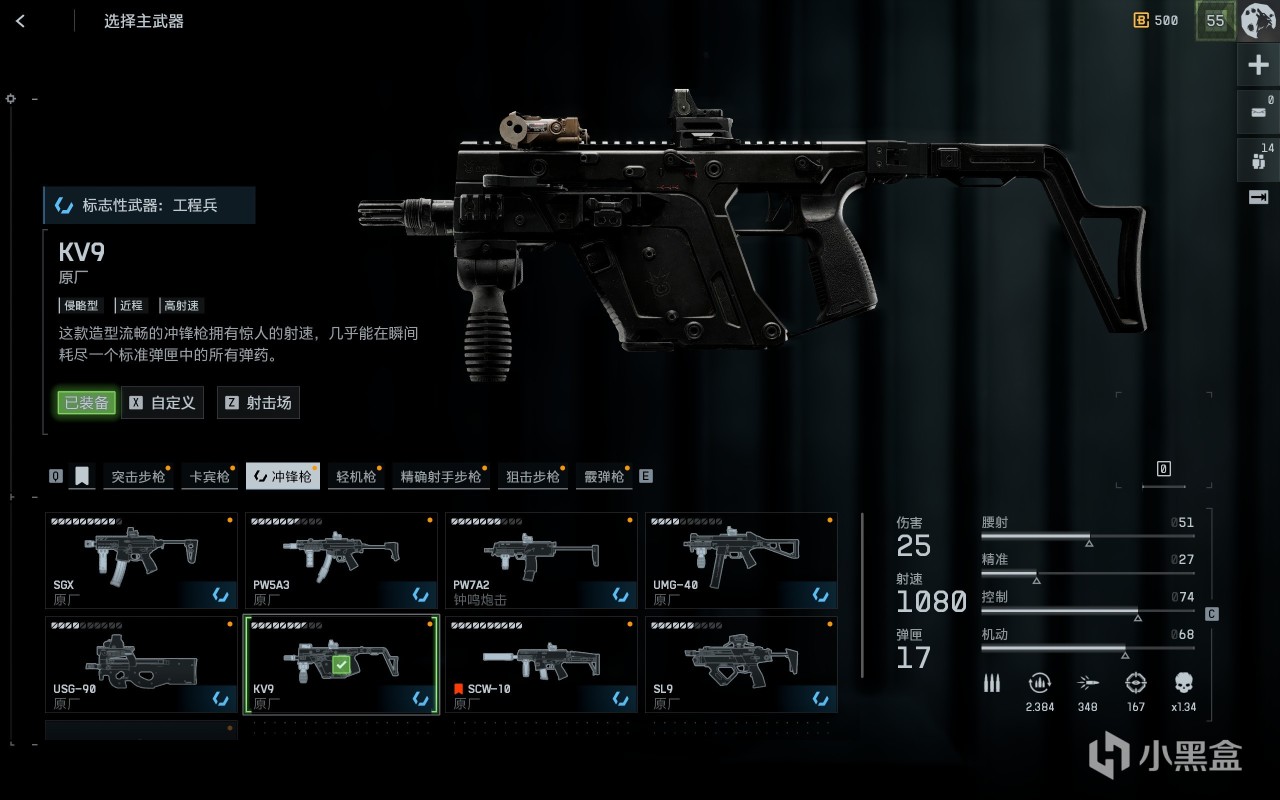Choose the SCW-10 weapon tile

(540, 665)
